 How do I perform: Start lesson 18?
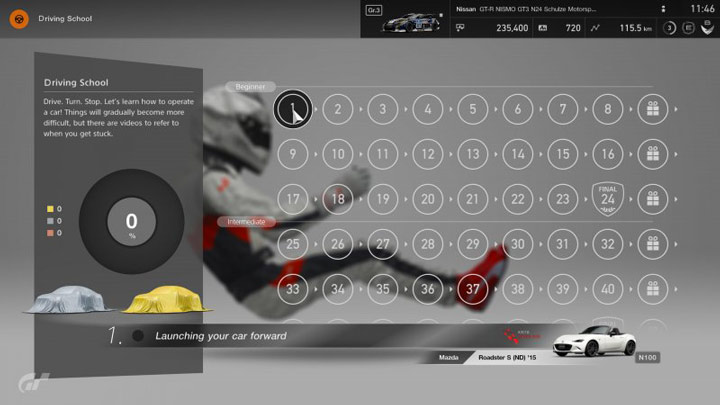coord(338,199)
